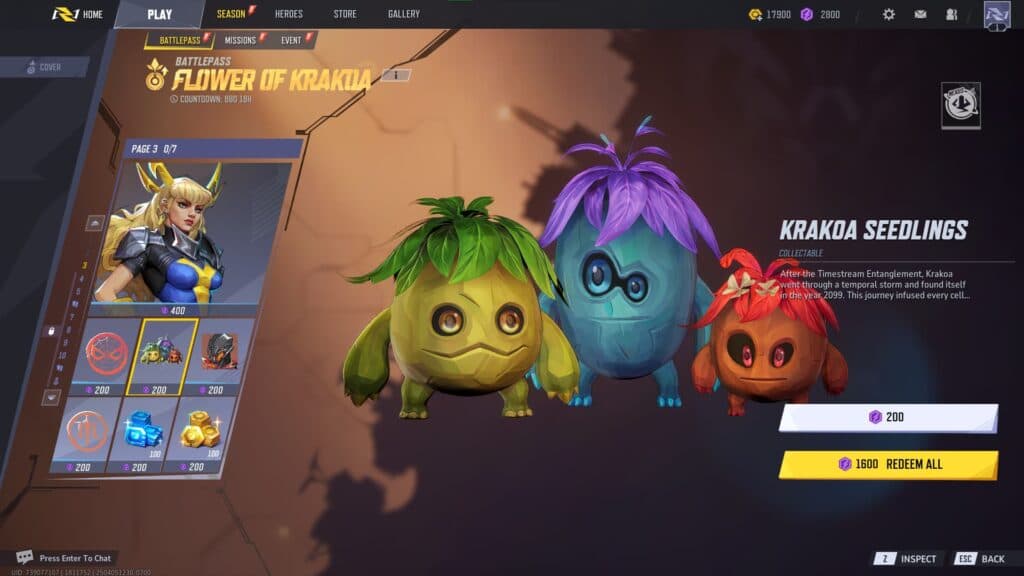The image size is (1024, 576).
Task: Go to the Home screen
Action: (78, 14)
